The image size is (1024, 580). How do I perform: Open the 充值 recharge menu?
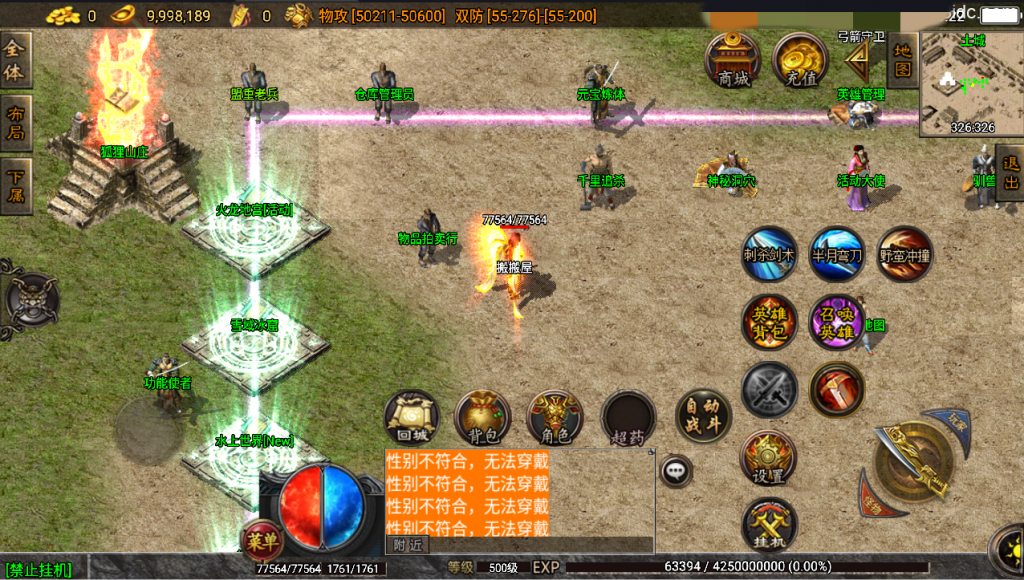coord(799,61)
